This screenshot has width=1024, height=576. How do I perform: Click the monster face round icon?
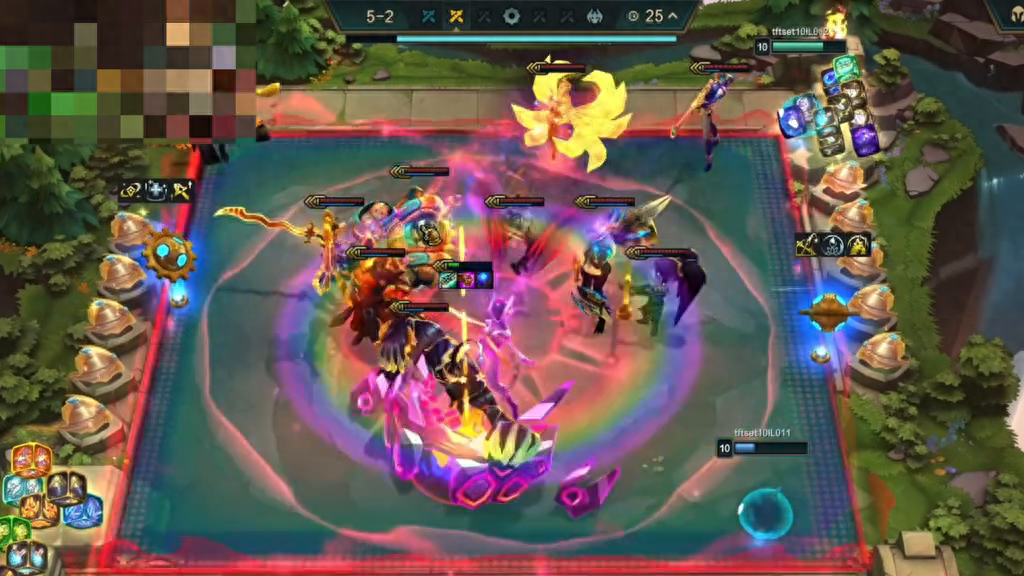(x=593, y=16)
